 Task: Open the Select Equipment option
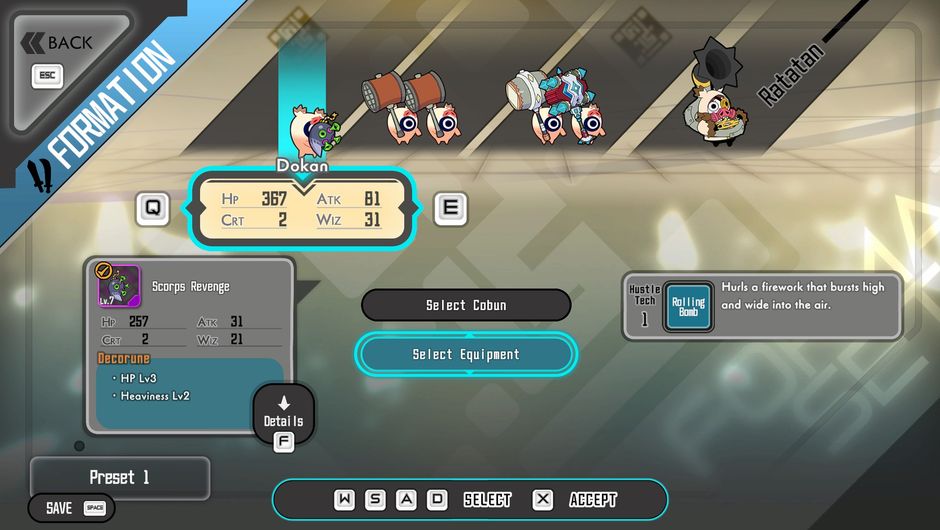point(466,354)
